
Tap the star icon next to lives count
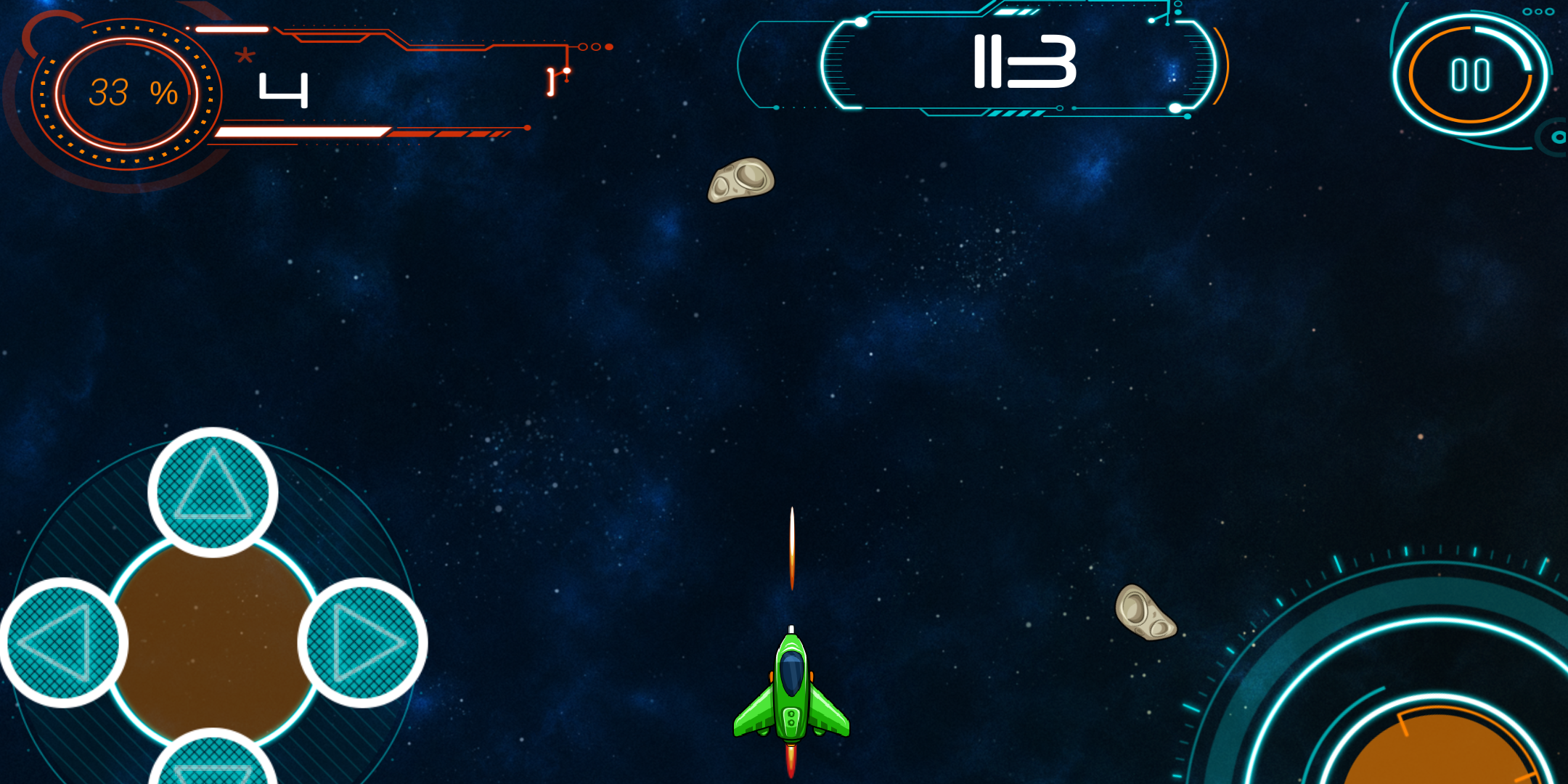pos(245,57)
